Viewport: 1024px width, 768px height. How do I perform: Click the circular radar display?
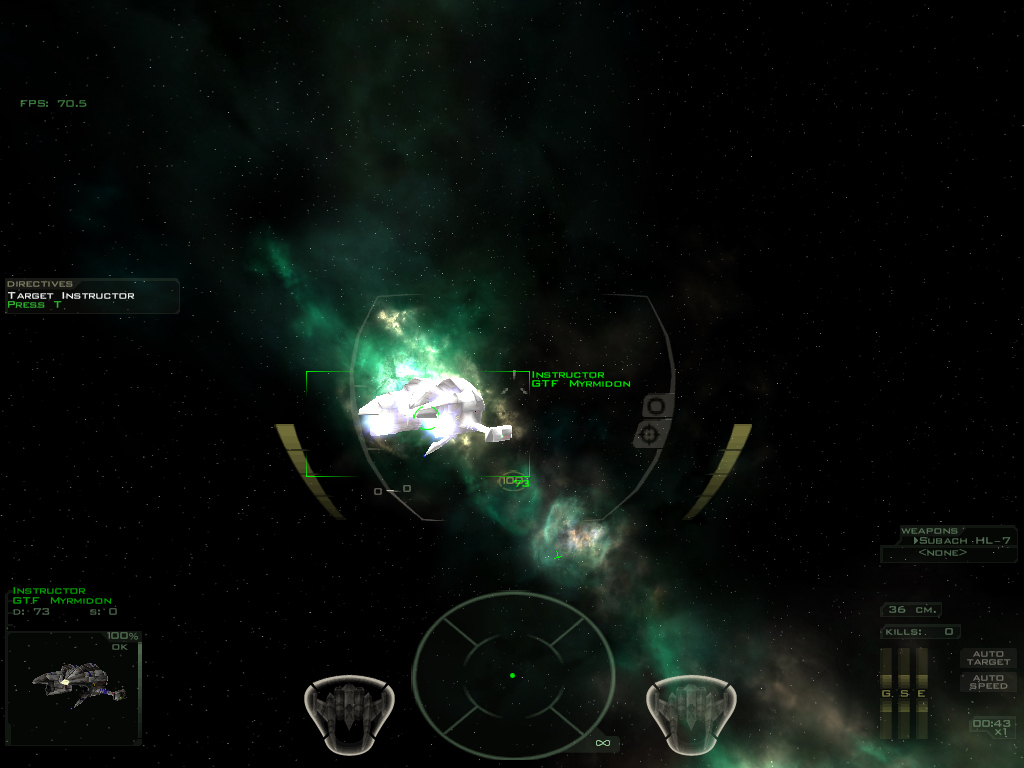(x=512, y=675)
